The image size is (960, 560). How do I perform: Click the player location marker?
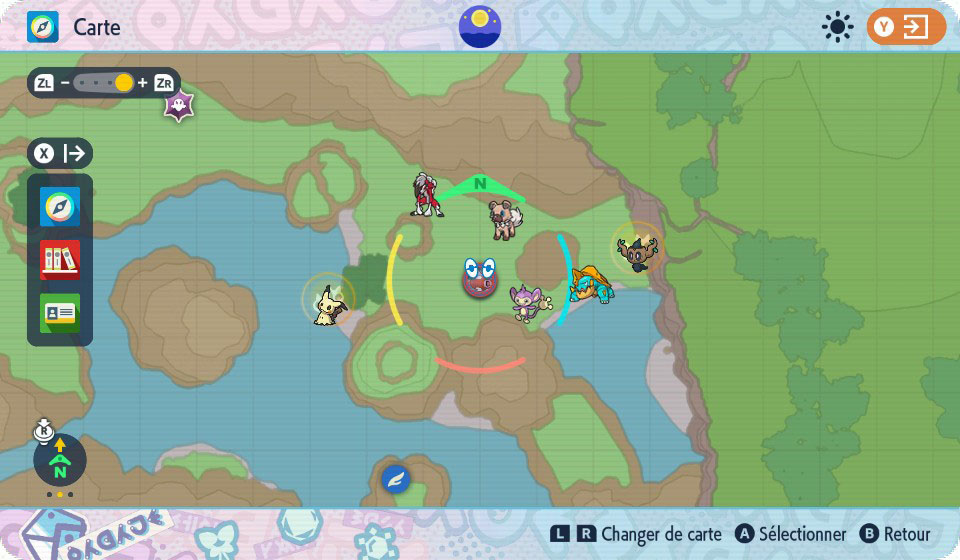[480, 278]
